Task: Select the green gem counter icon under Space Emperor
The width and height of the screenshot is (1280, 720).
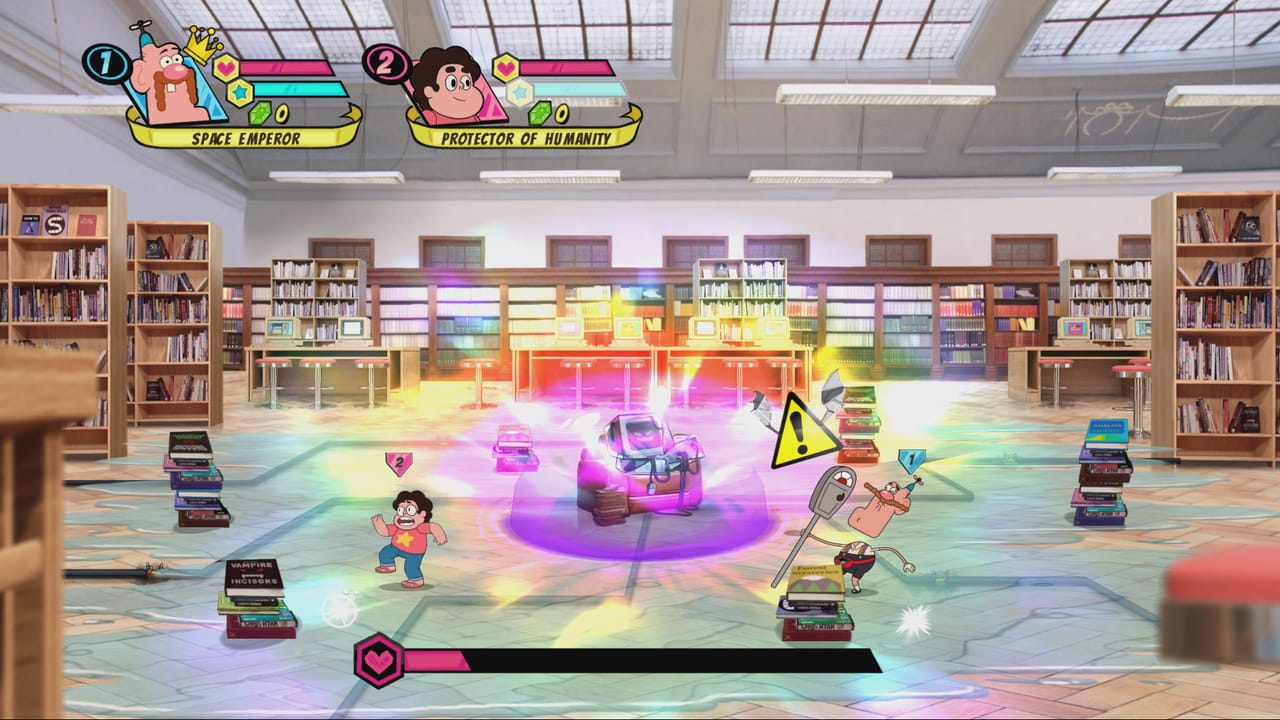Action: click(262, 112)
